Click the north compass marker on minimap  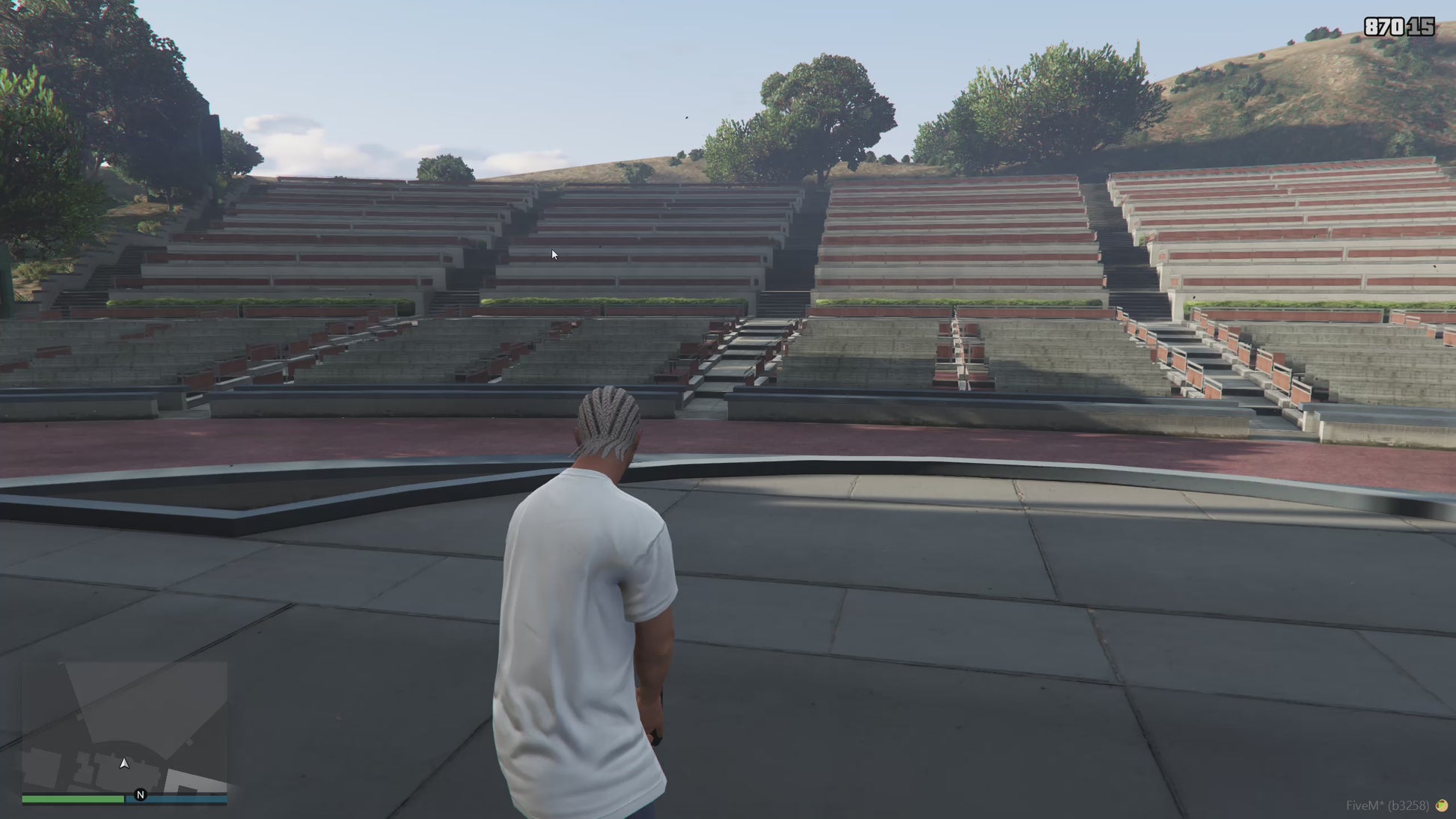point(140,794)
